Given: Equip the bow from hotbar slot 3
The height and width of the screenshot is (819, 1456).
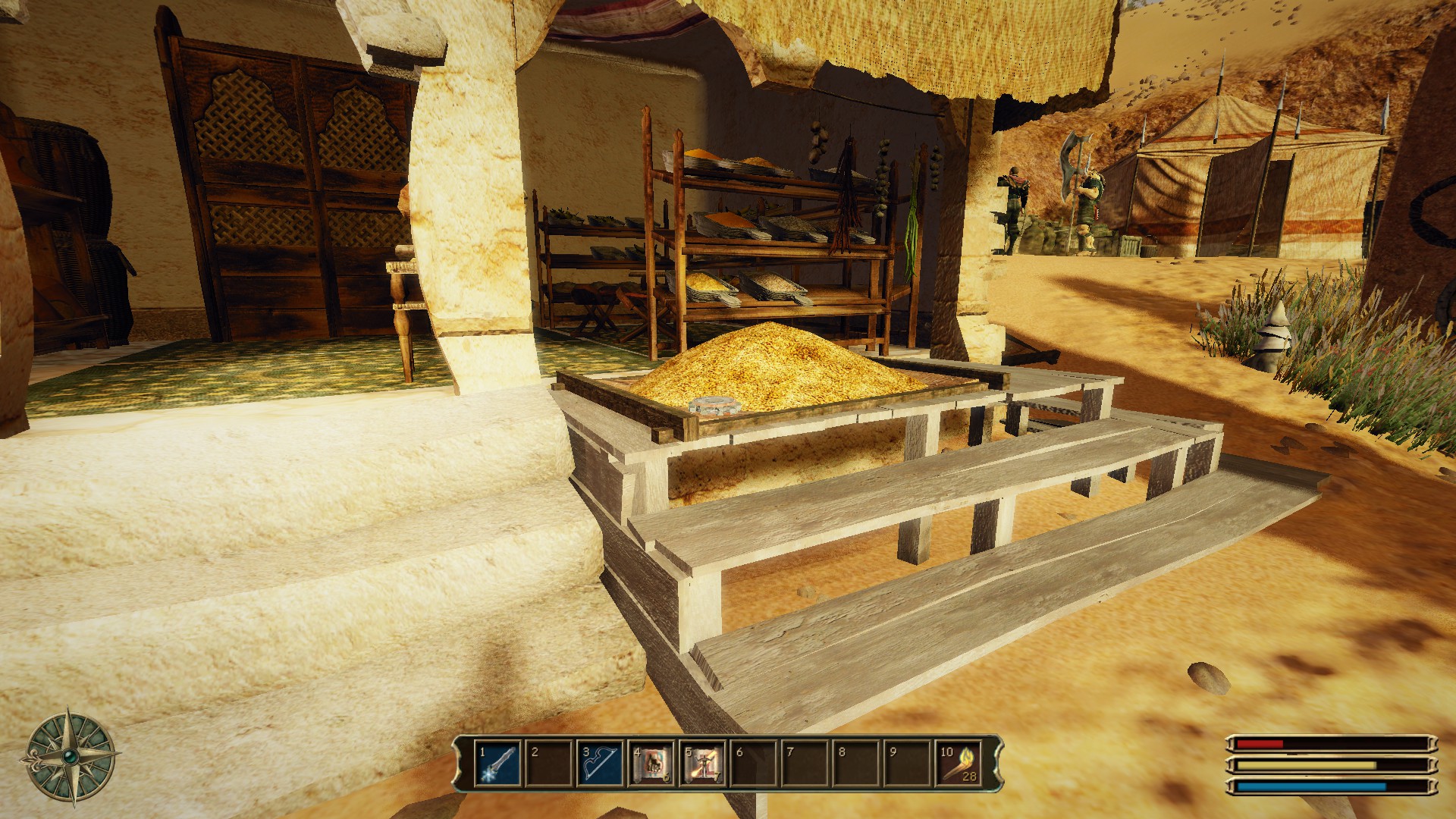Looking at the screenshot, I should pos(600,763).
